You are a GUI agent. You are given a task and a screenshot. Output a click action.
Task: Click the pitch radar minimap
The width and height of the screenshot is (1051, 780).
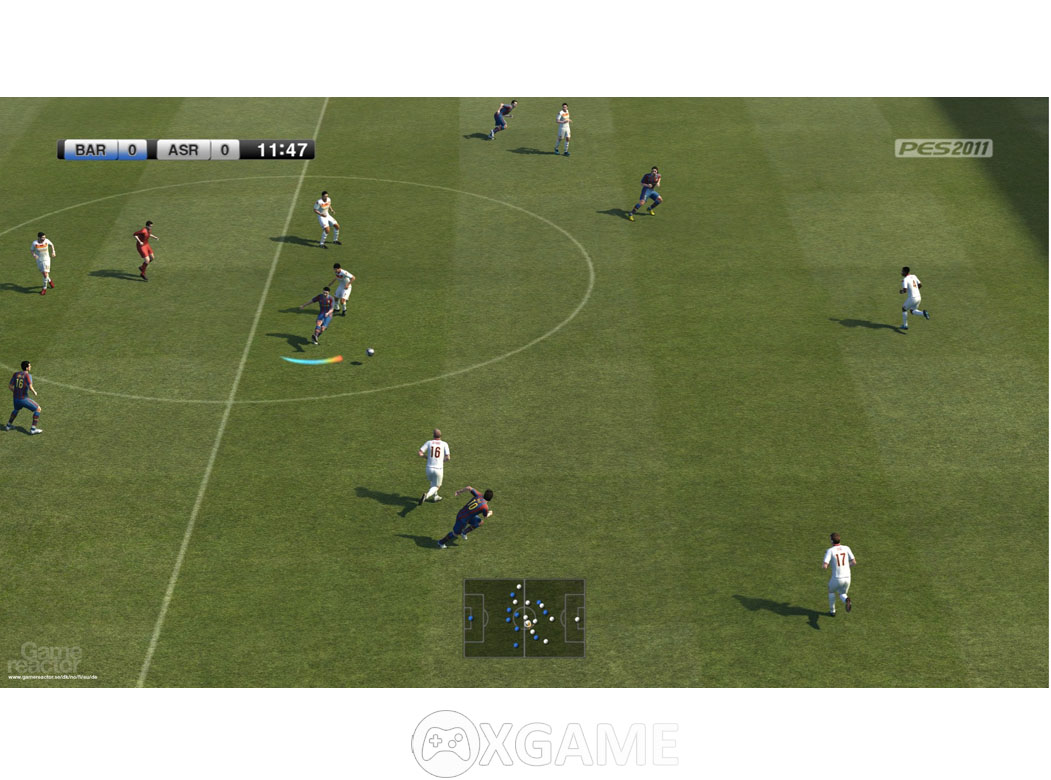(524, 618)
